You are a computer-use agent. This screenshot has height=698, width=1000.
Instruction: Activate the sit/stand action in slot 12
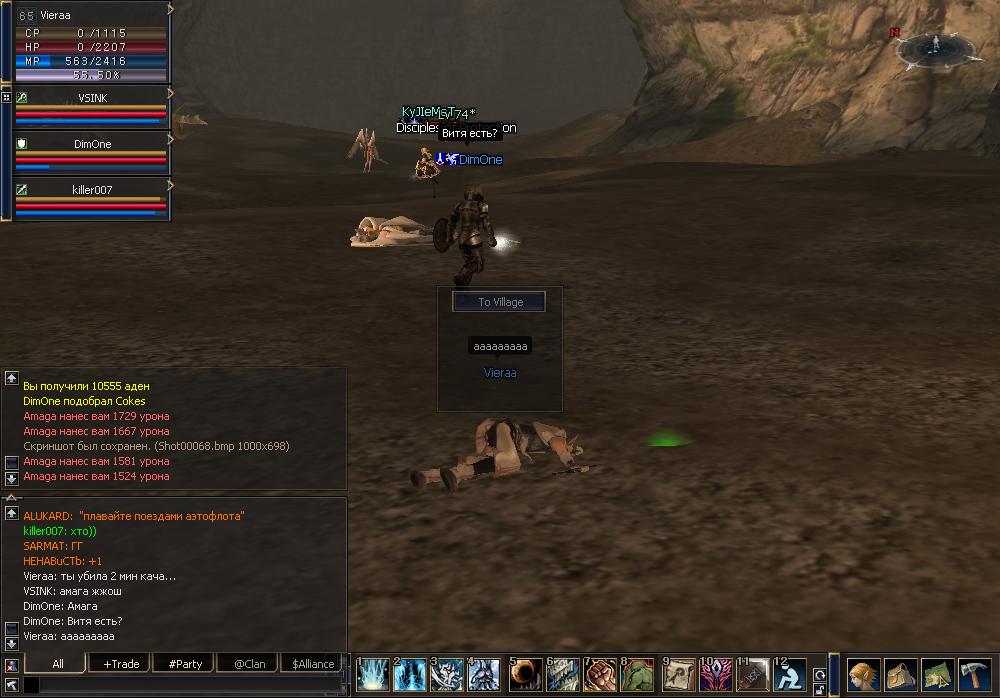coord(790,675)
